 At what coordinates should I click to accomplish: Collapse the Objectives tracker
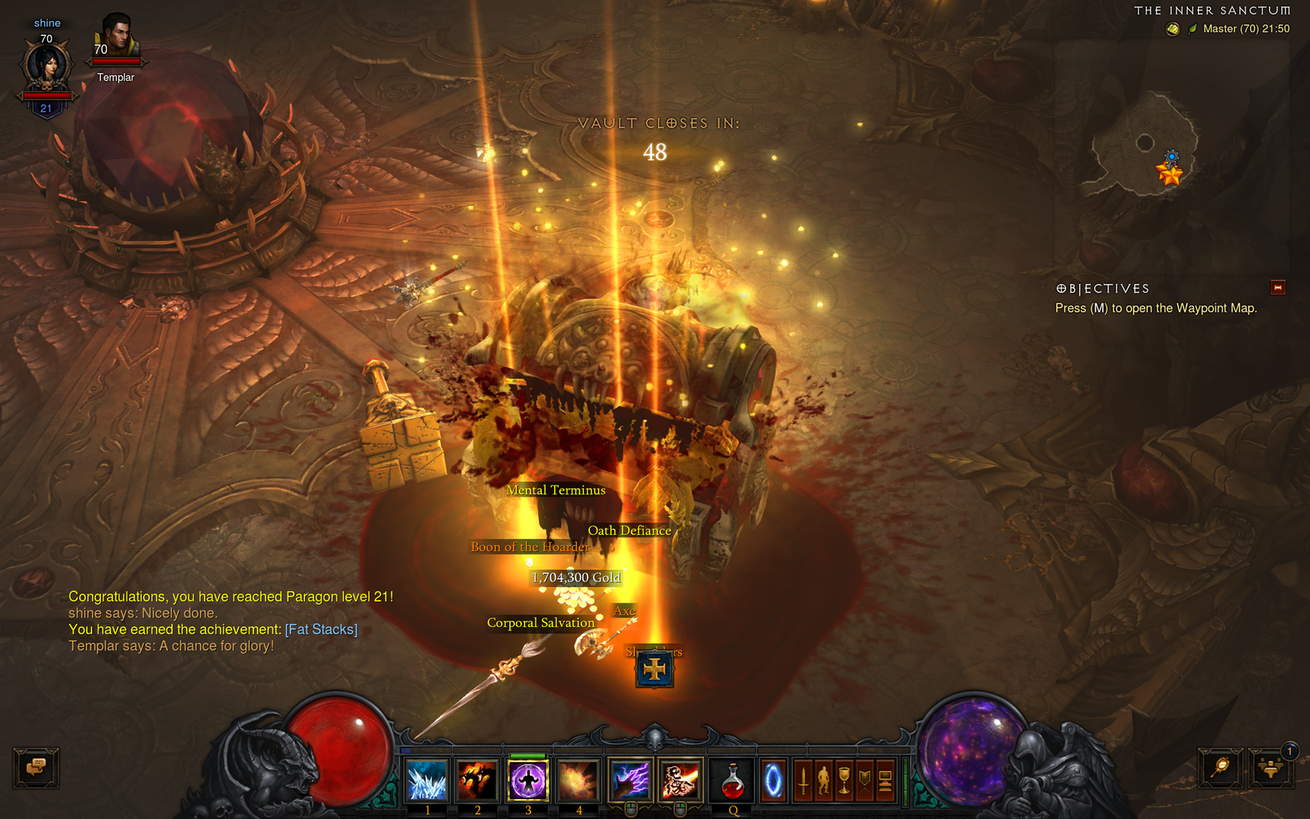[x=1277, y=288]
